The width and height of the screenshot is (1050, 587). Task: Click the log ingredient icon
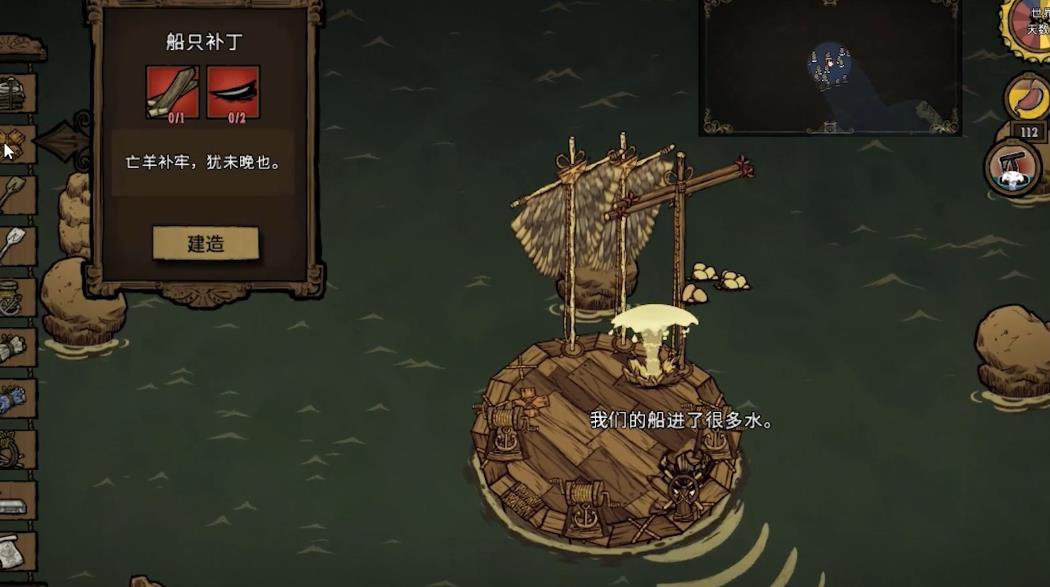click(x=173, y=92)
